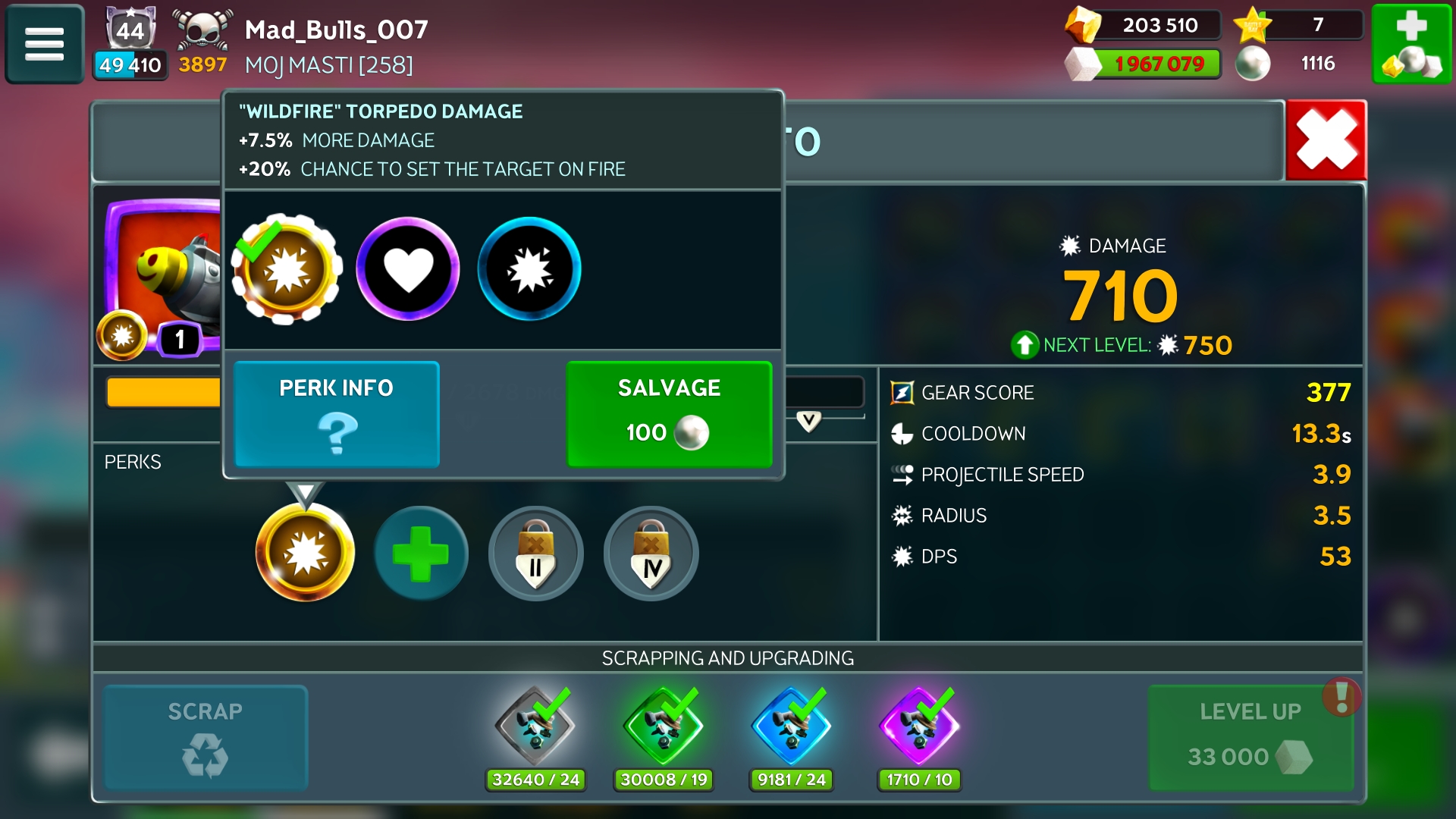Click the locked tier IV perk slot
The image size is (1456, 819).
[x=651, y=554]
